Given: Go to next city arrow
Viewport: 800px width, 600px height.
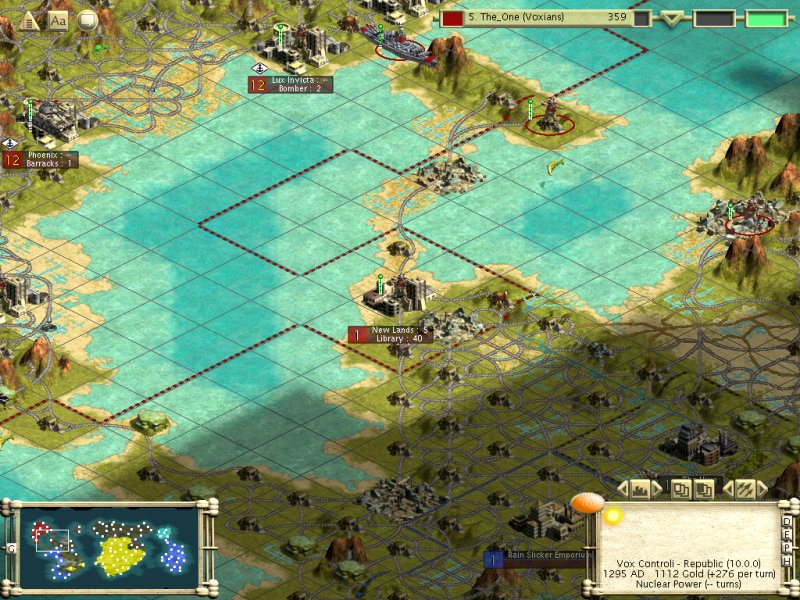Looking at the screenshot, I should click(x=656, y=489).
